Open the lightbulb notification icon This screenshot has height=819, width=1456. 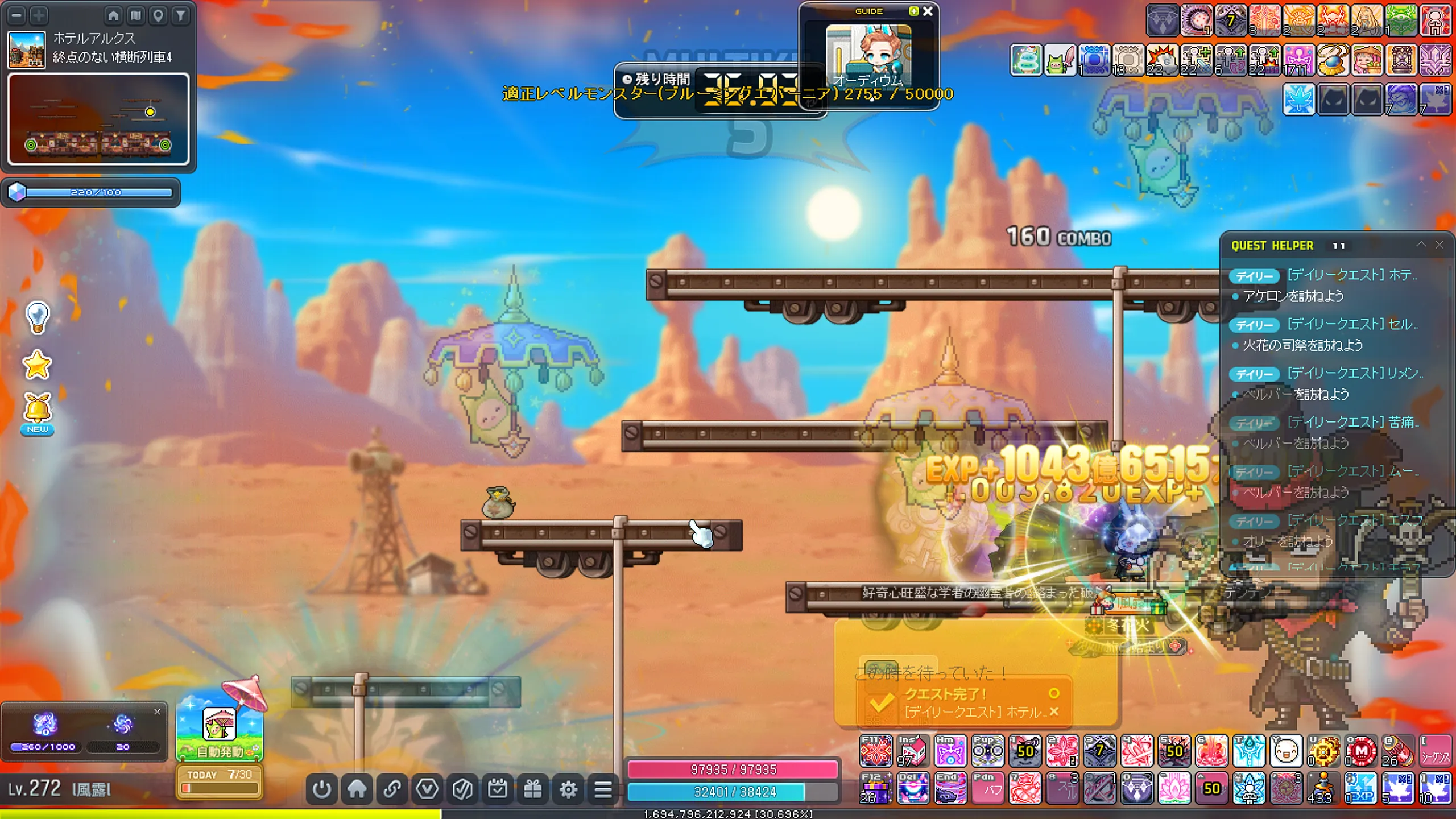pos(38,317)
